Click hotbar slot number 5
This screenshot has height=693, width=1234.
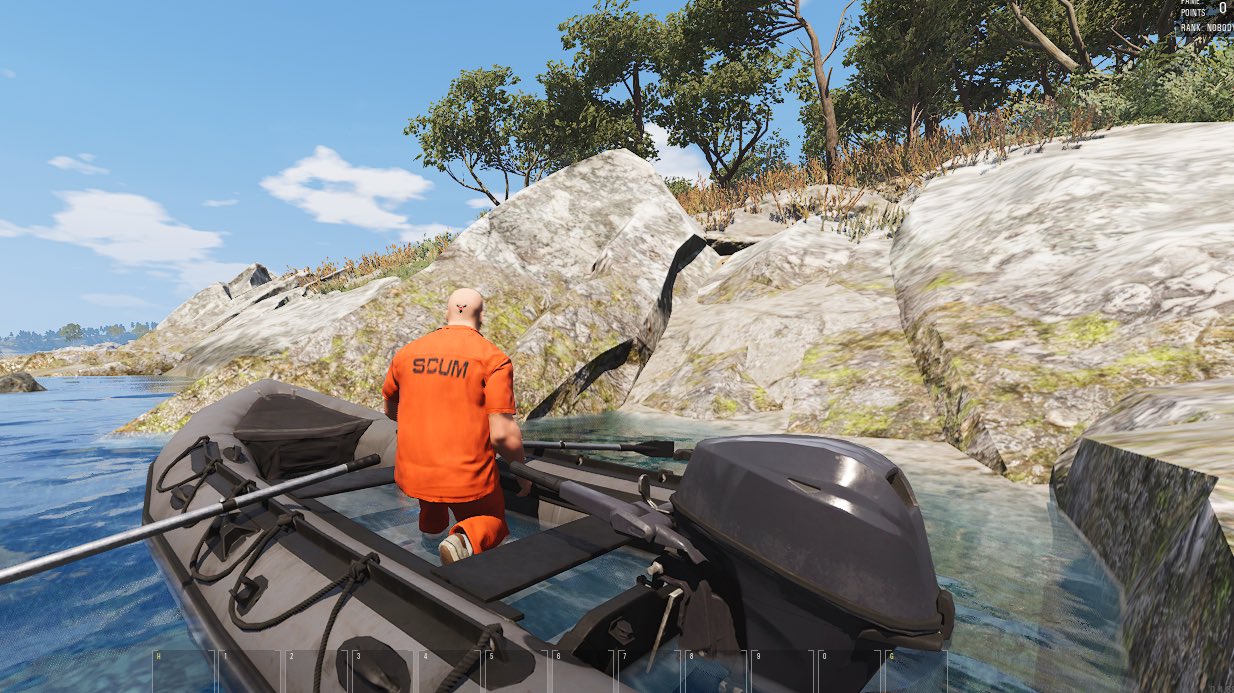point(516,671)
